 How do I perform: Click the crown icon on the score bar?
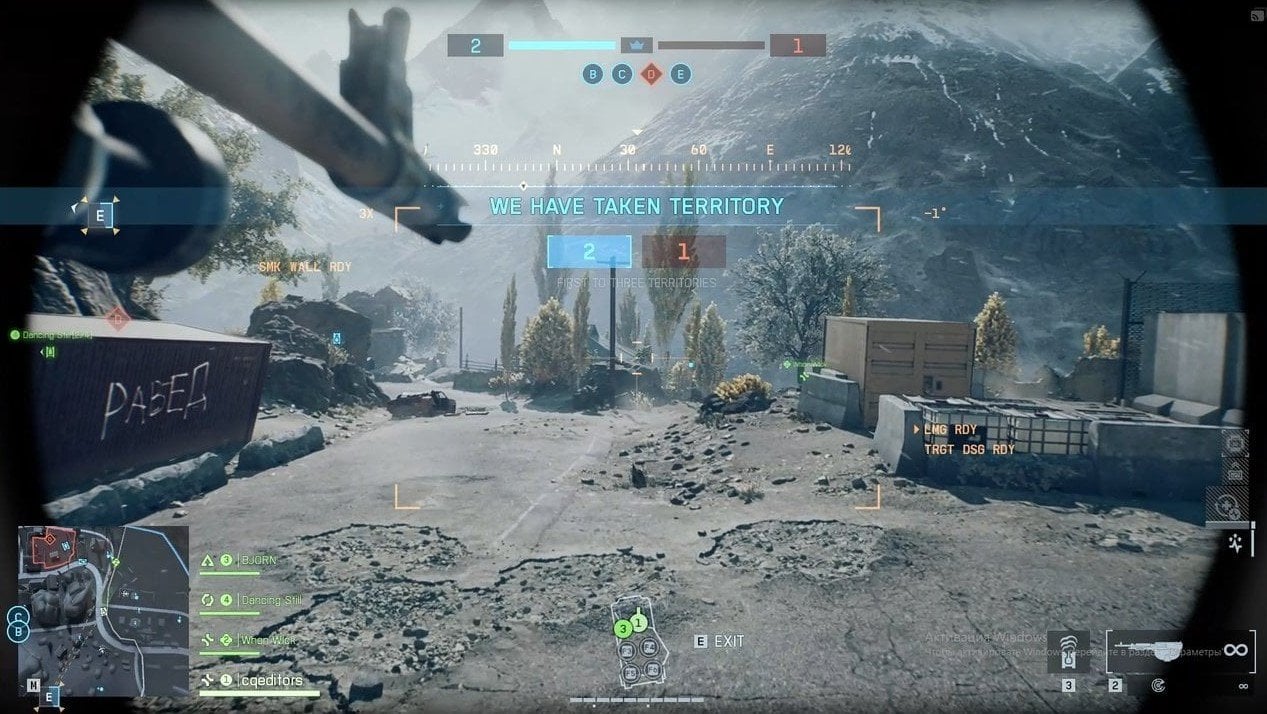[x=636, y=45]
